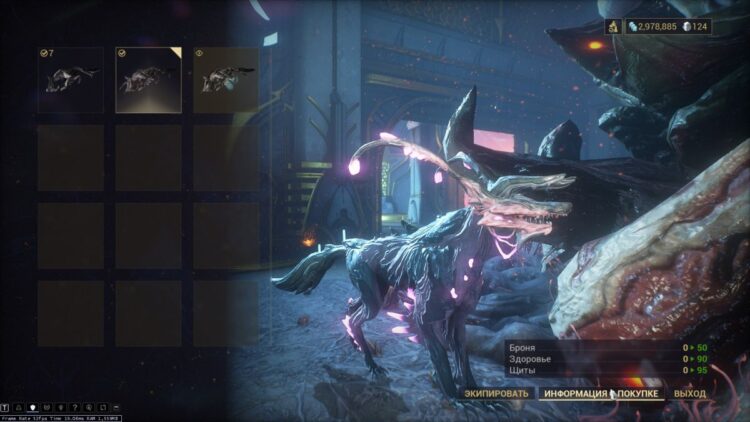
Task: Click the ЭКИПИРОВАТЬ button
Action: pyautogui.click(x=496, y=394)
